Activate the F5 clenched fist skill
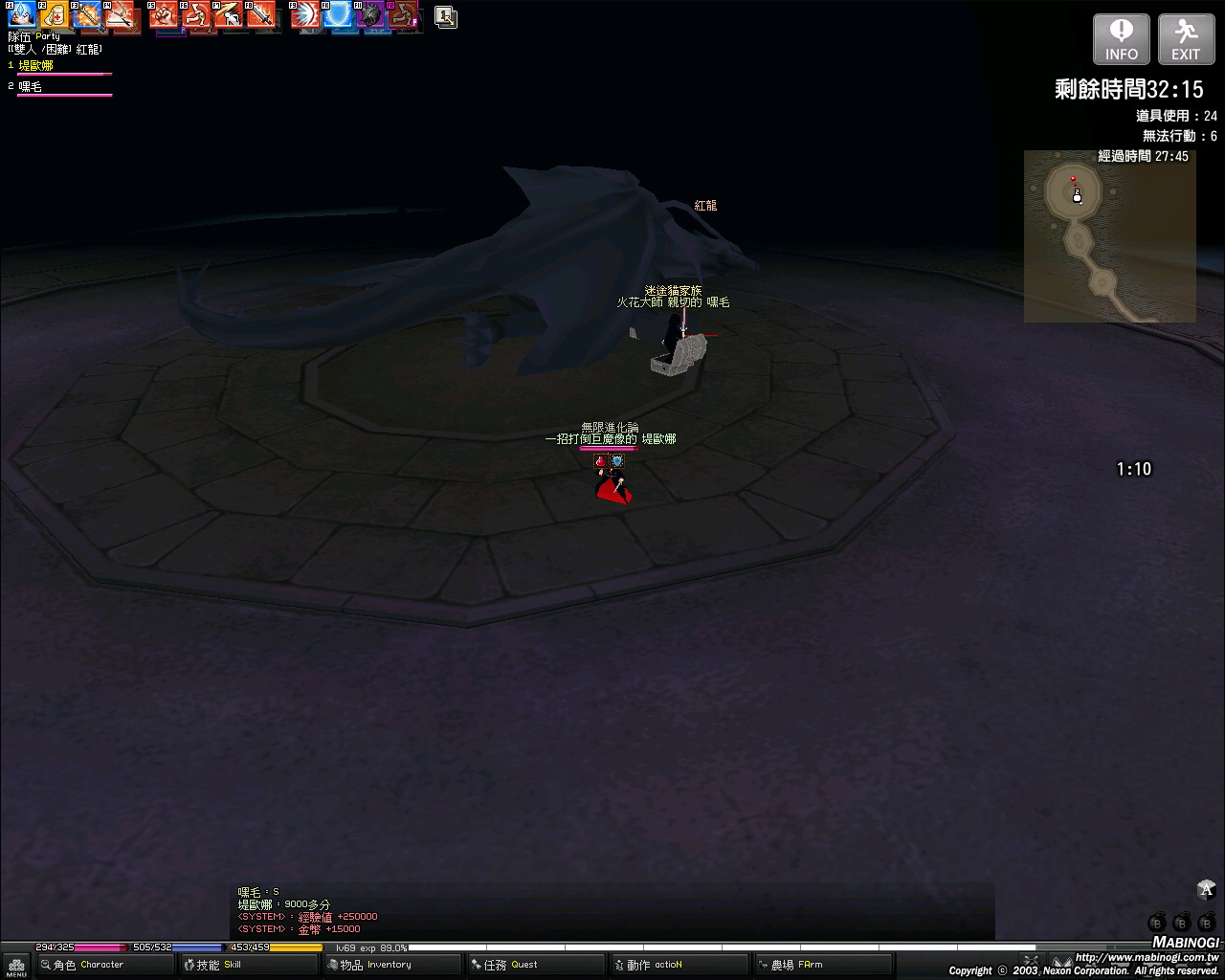This screenshot has height=980, width=1225. pyautogui.click(x=164, y=15)
